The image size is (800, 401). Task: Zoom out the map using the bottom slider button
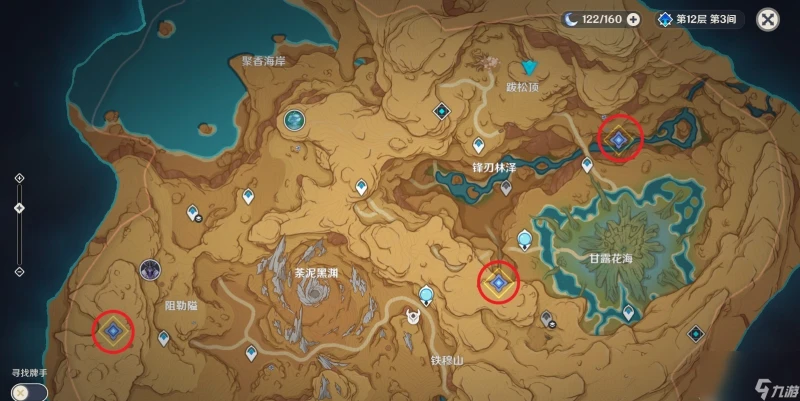tap(20, 270)
